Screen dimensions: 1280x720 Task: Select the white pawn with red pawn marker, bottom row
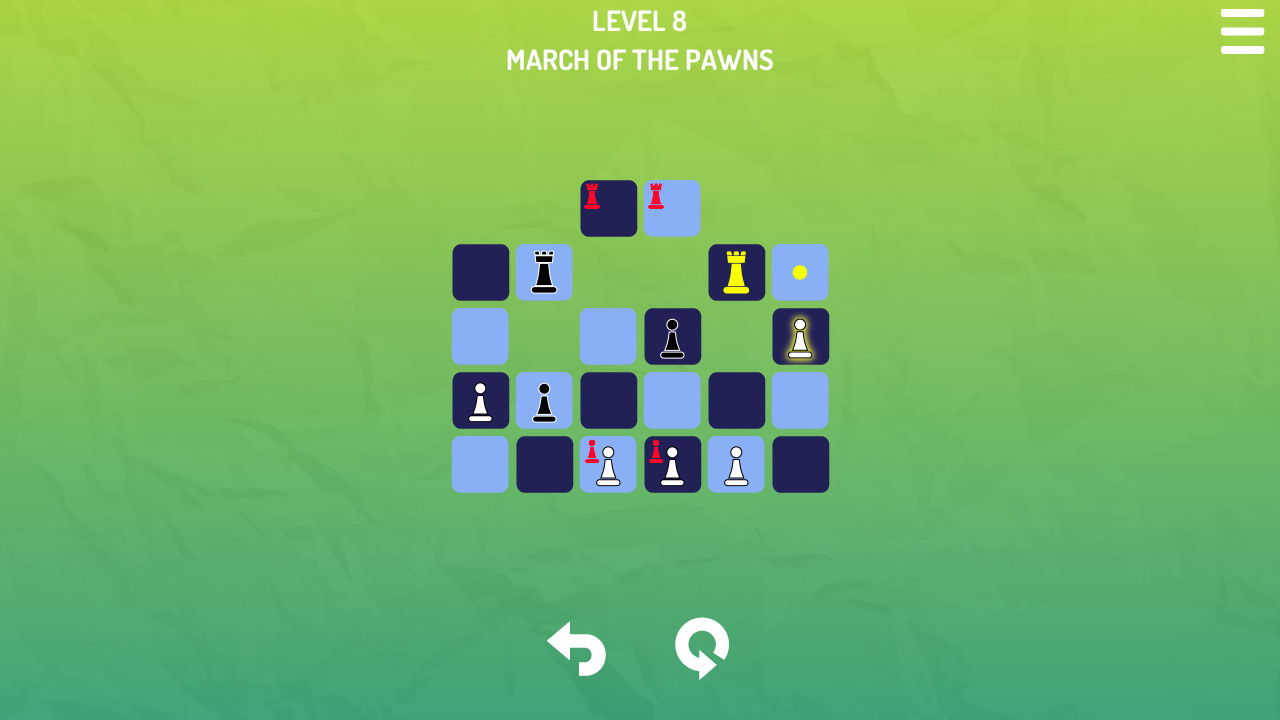pos(608,464)
